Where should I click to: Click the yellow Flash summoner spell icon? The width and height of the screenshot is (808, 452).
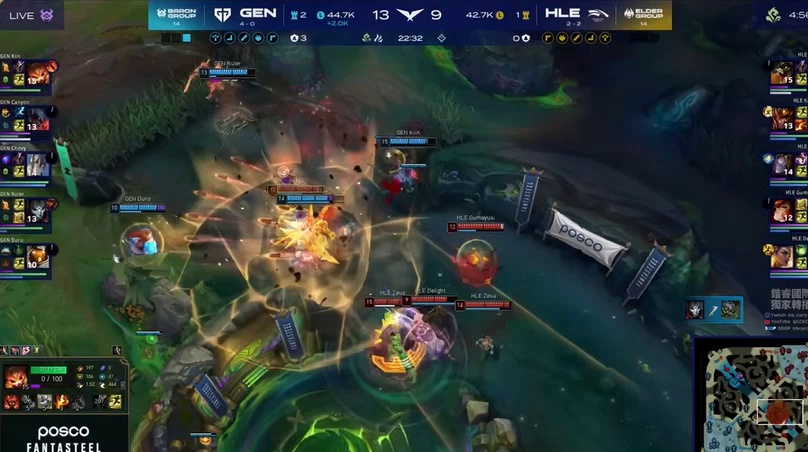pos(115,401)
